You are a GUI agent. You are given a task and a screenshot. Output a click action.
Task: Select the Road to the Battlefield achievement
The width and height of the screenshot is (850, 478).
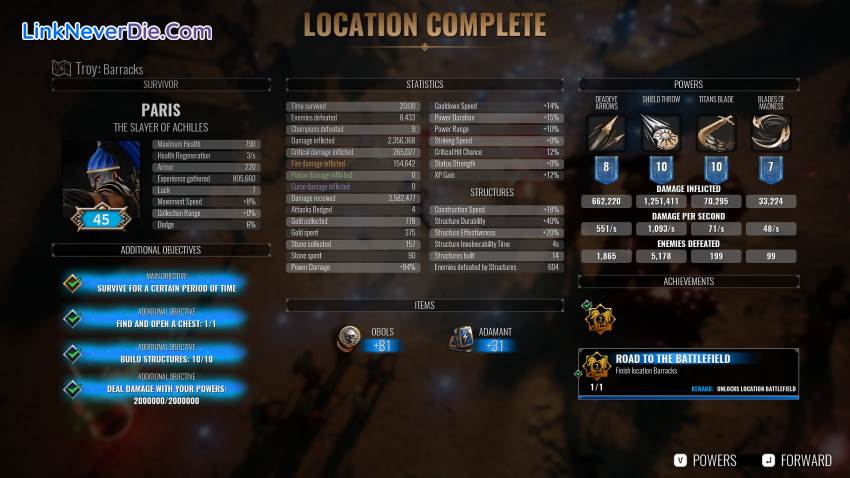click(688, 373)
